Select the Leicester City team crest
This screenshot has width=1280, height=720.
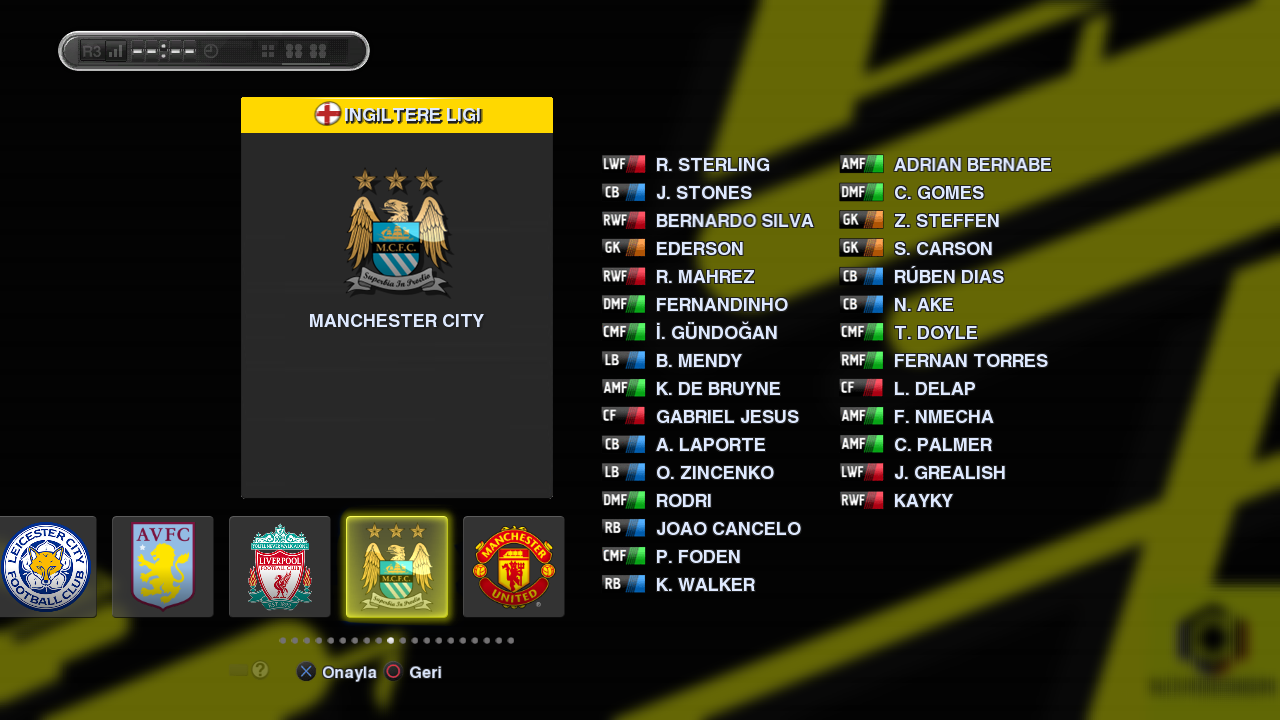46,567
